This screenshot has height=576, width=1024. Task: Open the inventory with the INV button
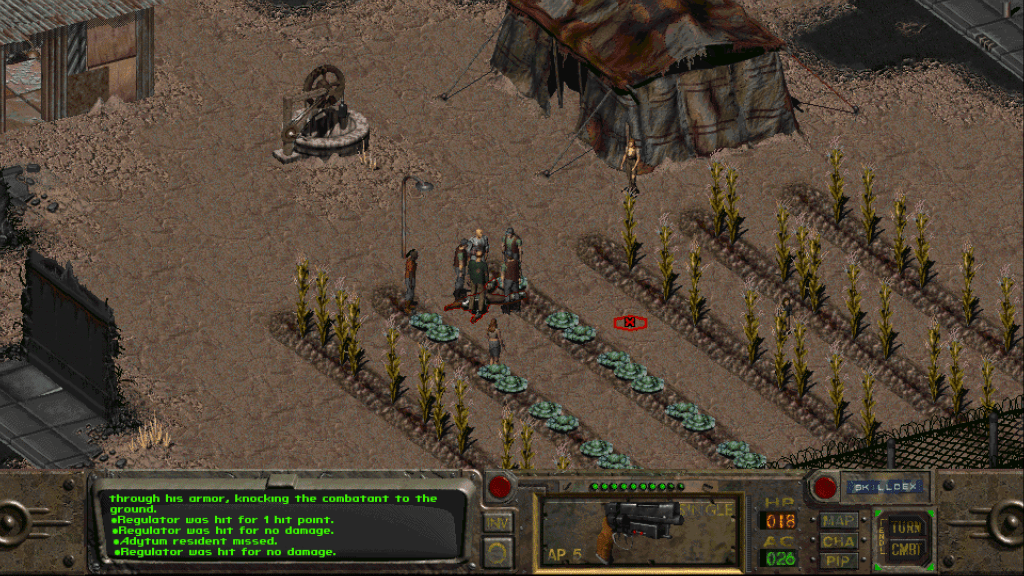pyautogui.click(x=497, y=522)
